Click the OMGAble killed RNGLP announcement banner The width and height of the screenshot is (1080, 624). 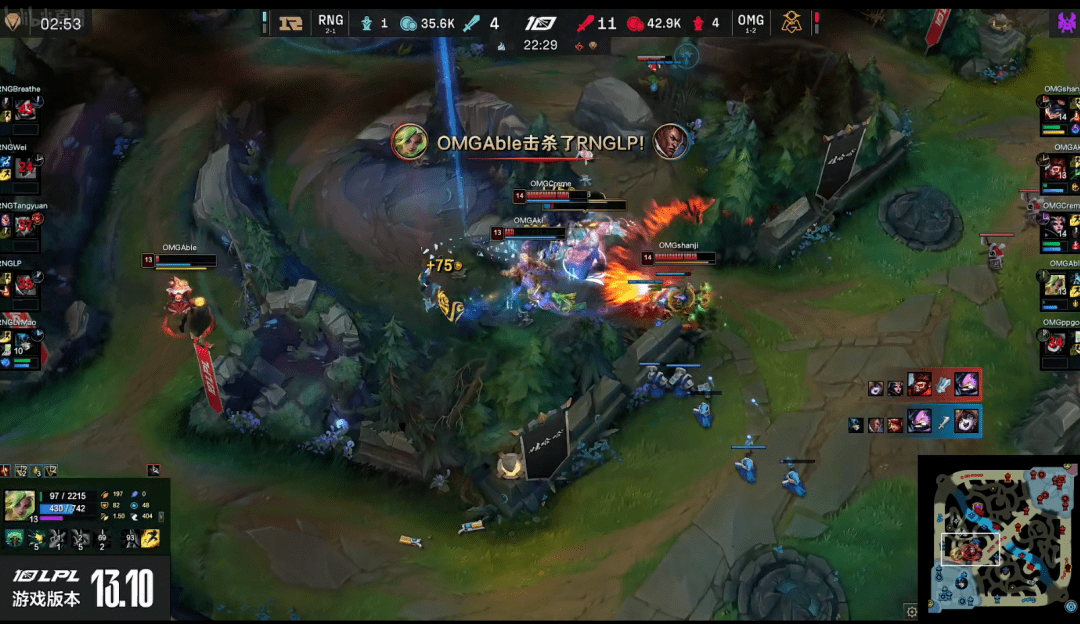(540, 142)
